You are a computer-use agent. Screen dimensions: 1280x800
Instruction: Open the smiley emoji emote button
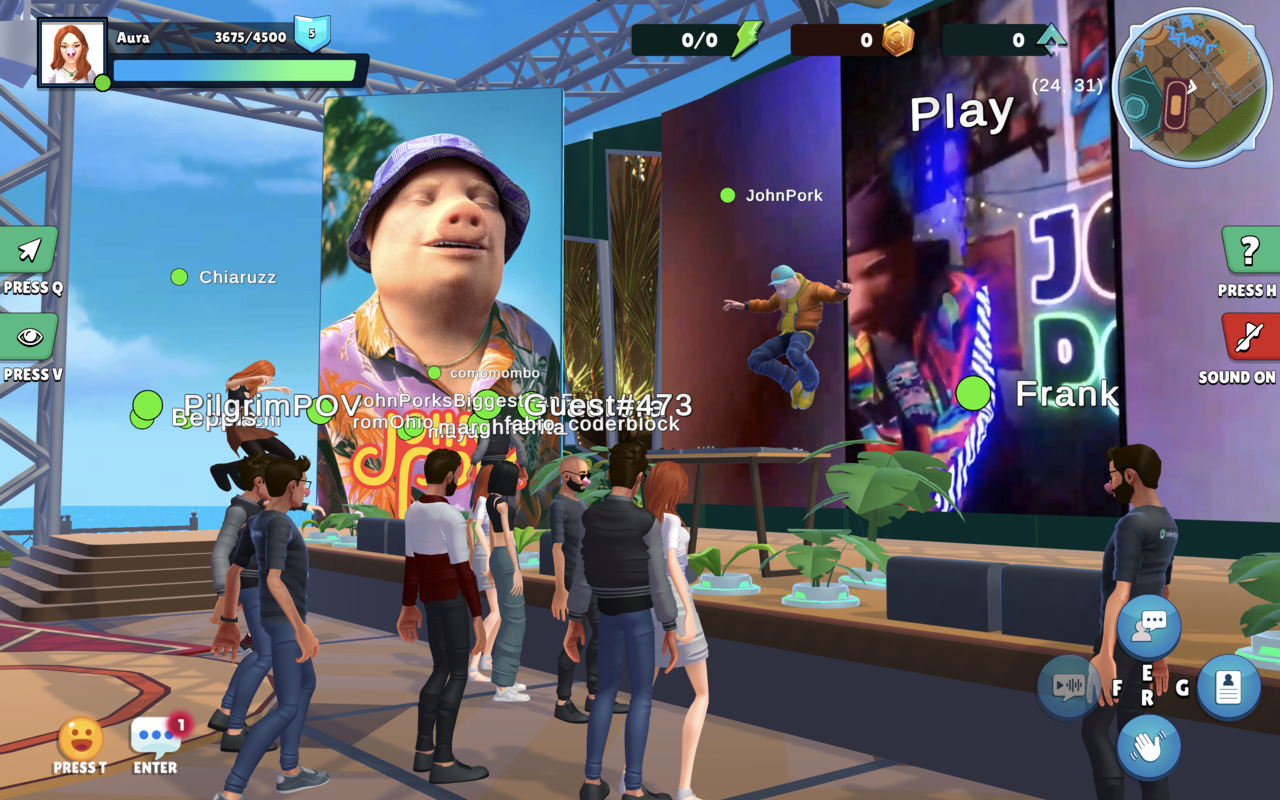coord(80,739)
